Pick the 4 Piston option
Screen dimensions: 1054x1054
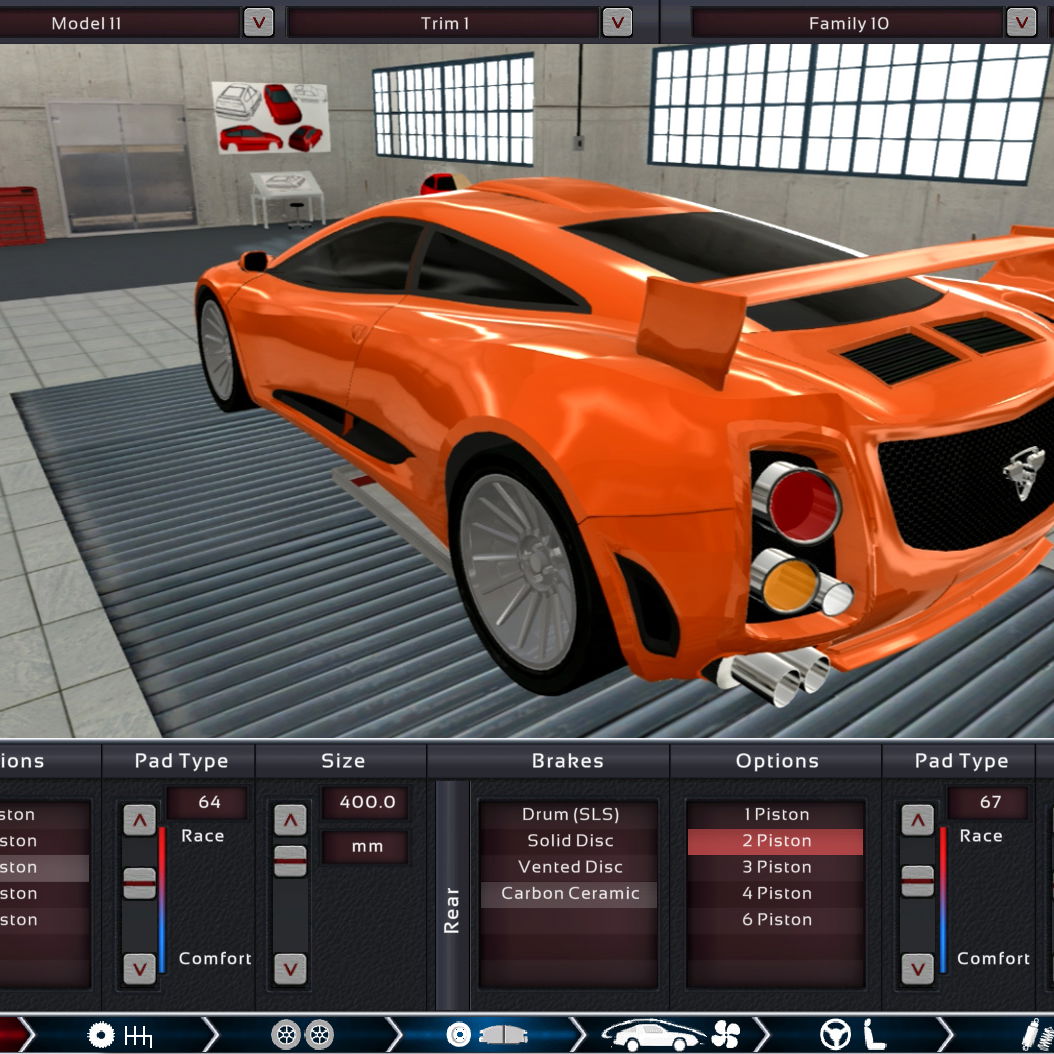point(775,893)
